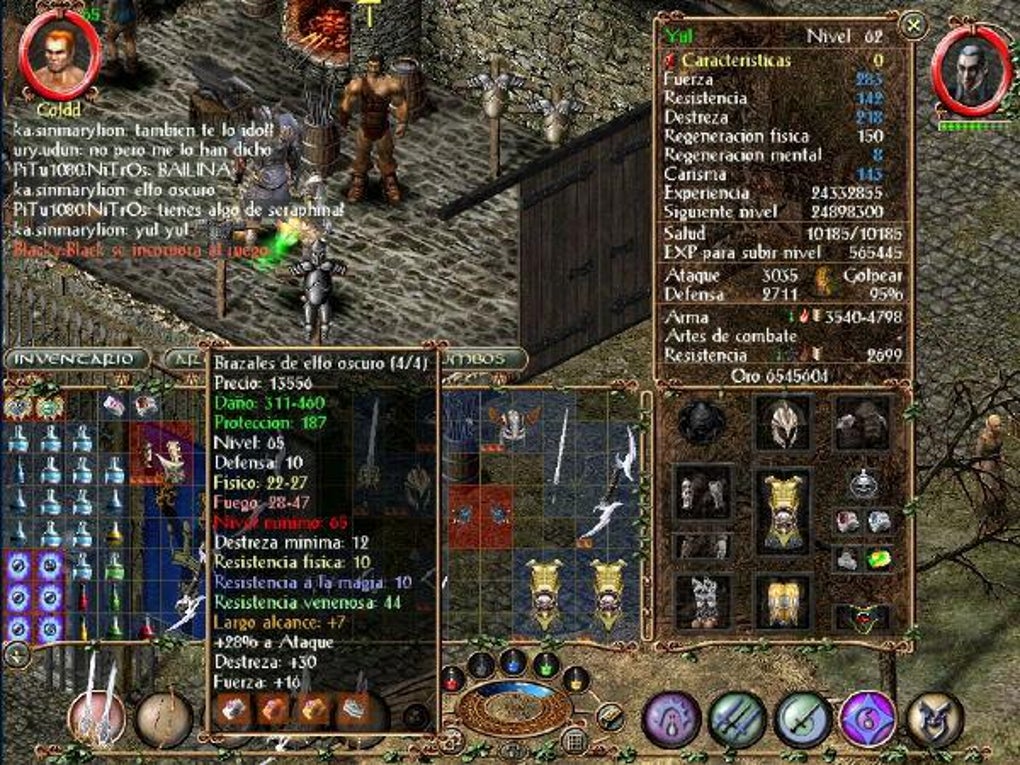Use the blue potion quickslot
The image size is (1020, 765).
[512, 662]
